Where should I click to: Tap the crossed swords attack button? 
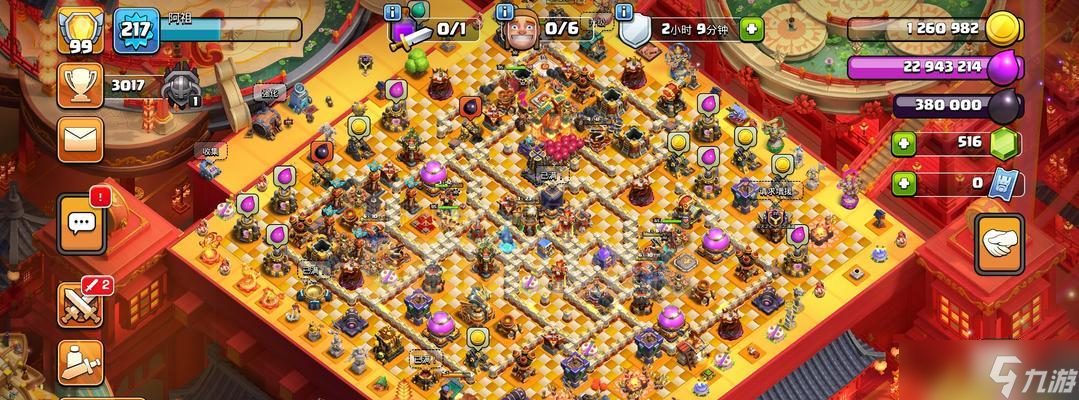coord(81,305)
